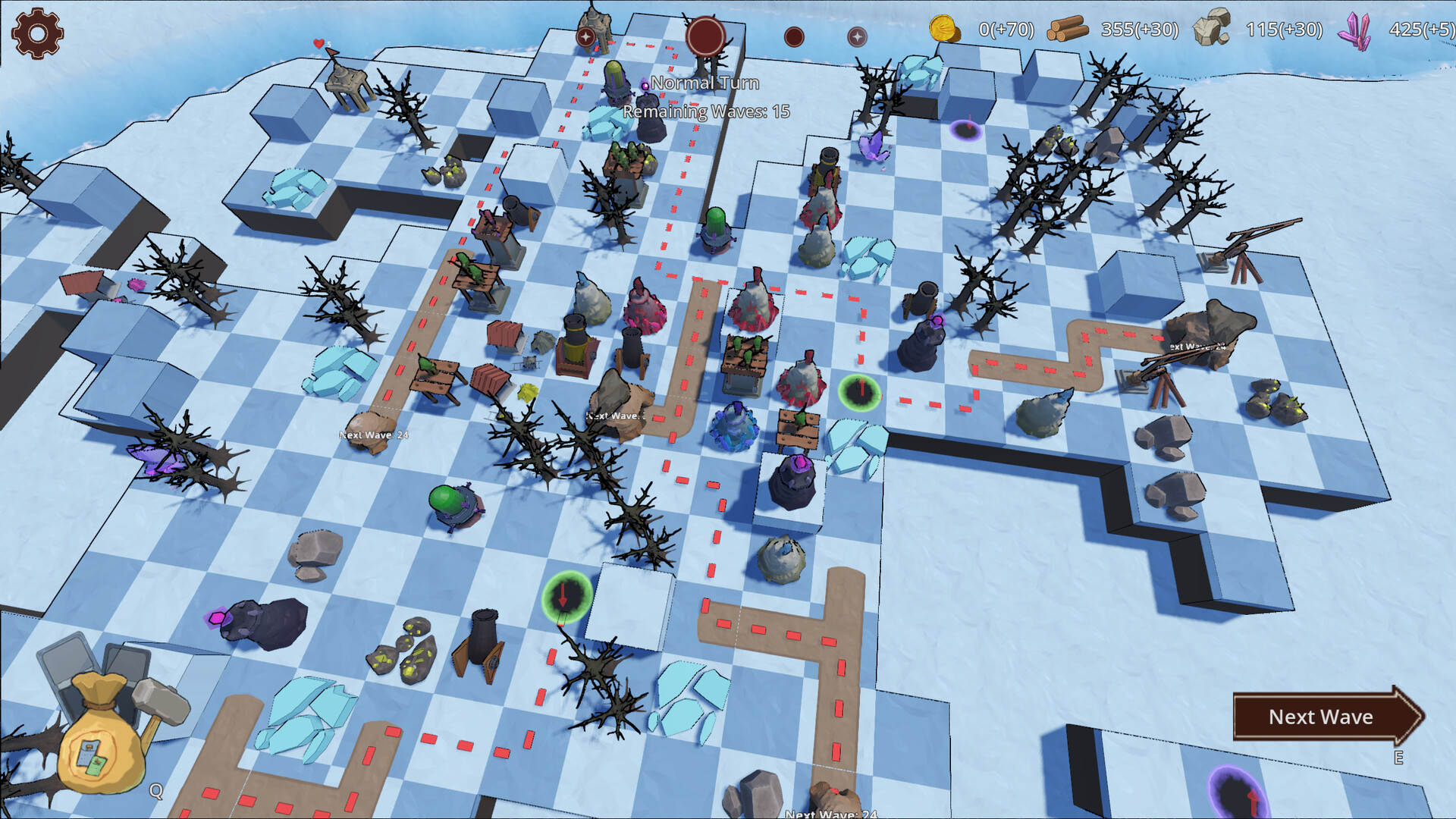Click the Remaining Waves: 15 label
Image resolution: width=1456 pixels, height=819 pixels.
pyautogui.click(x=705, y=111)
